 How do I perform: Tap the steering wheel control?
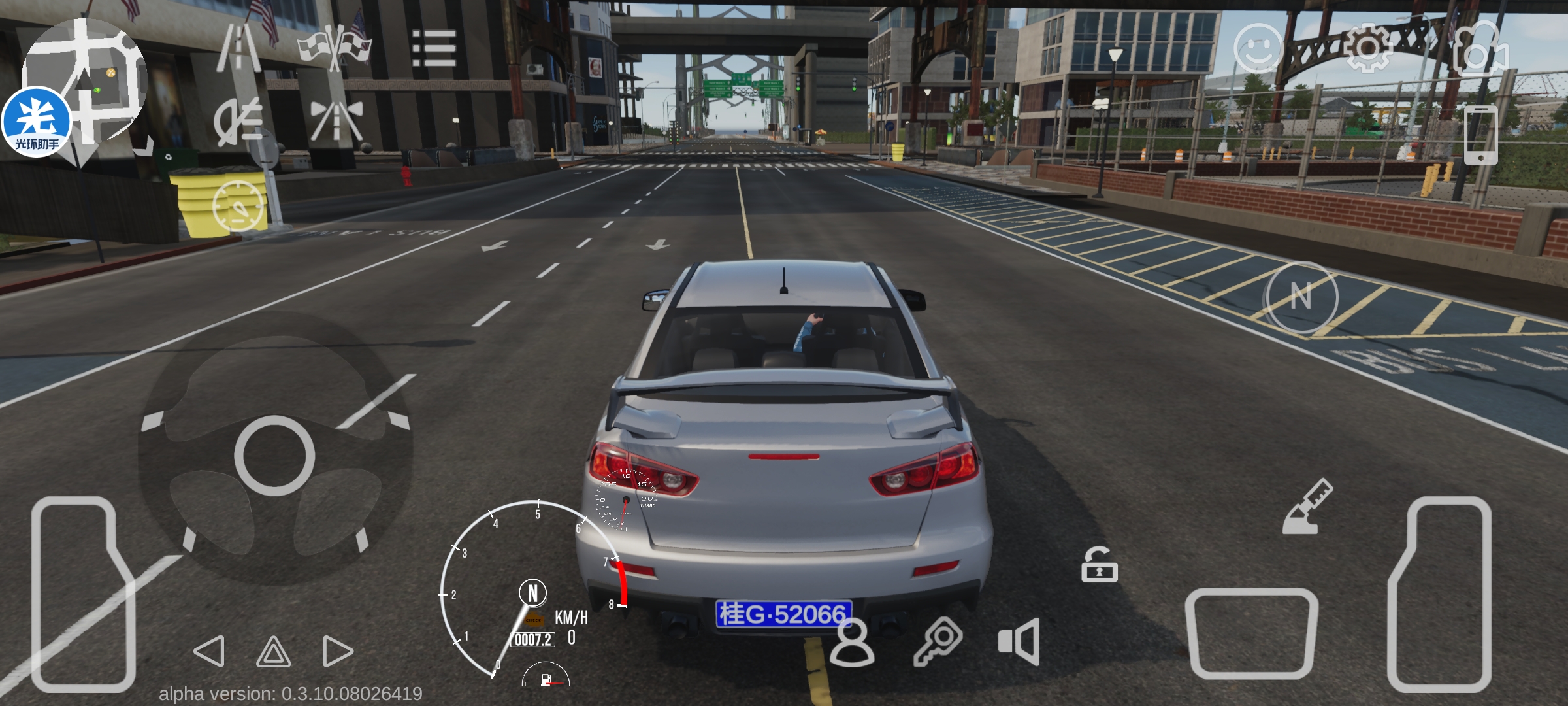275,454
